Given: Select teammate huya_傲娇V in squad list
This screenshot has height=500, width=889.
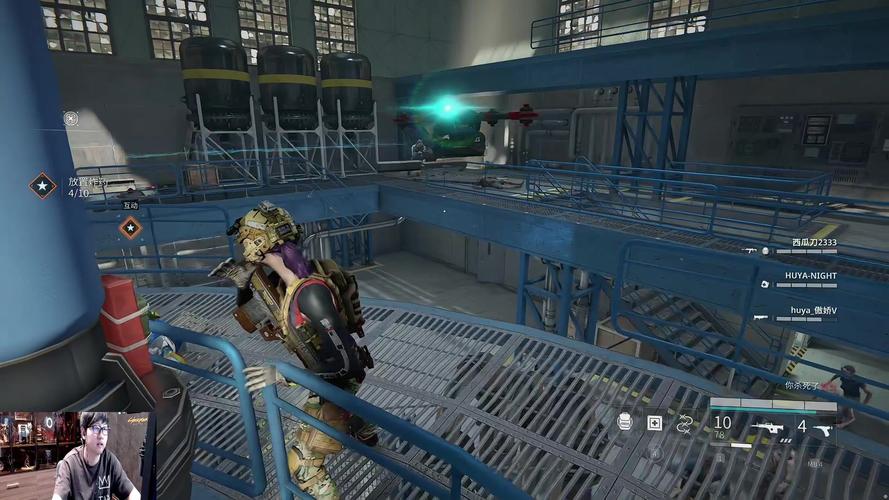Looking at the screenshot, I should pyautogui.click(x=813, y=310).
